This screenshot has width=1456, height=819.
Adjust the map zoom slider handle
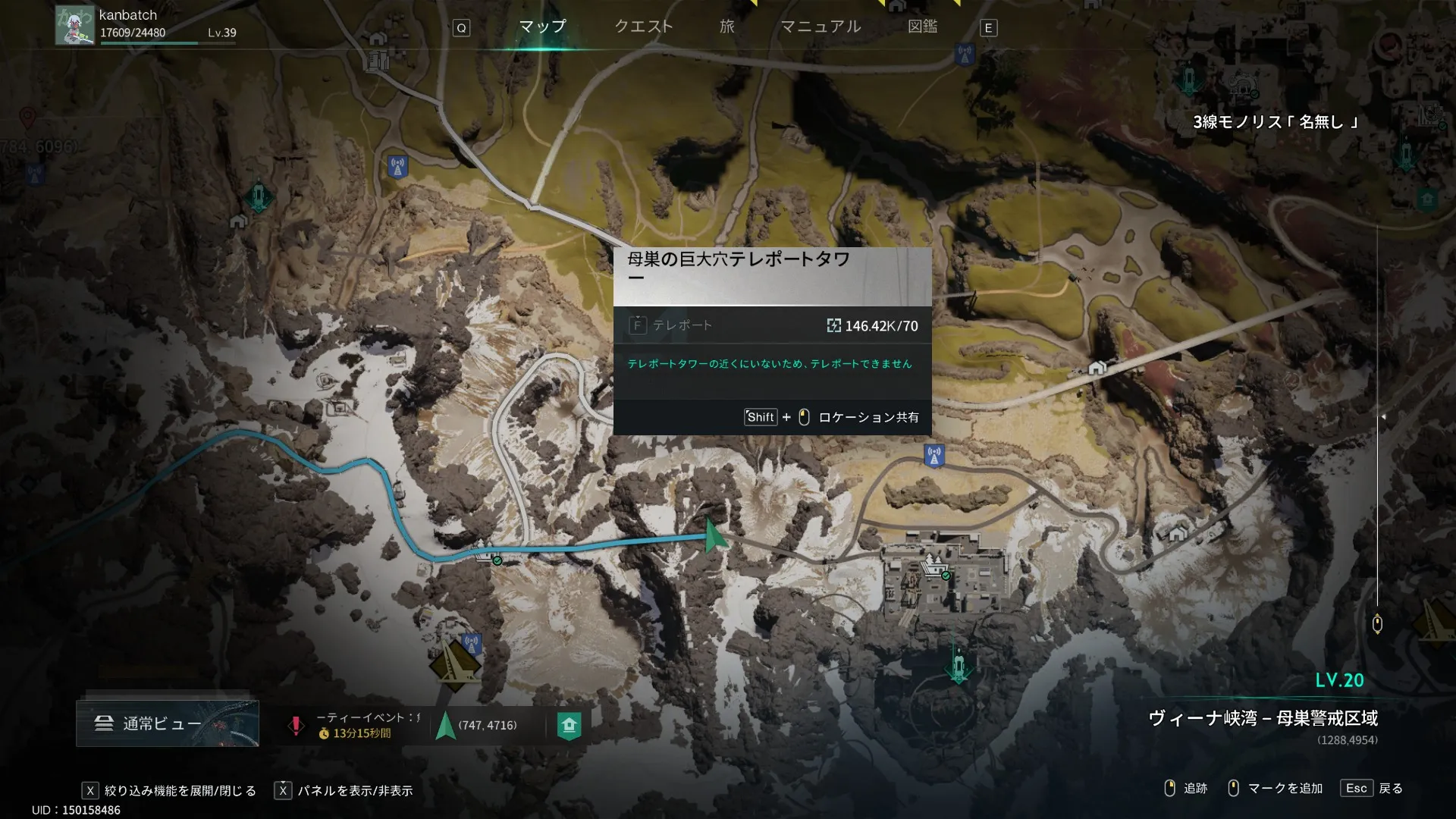[1377, 623]
